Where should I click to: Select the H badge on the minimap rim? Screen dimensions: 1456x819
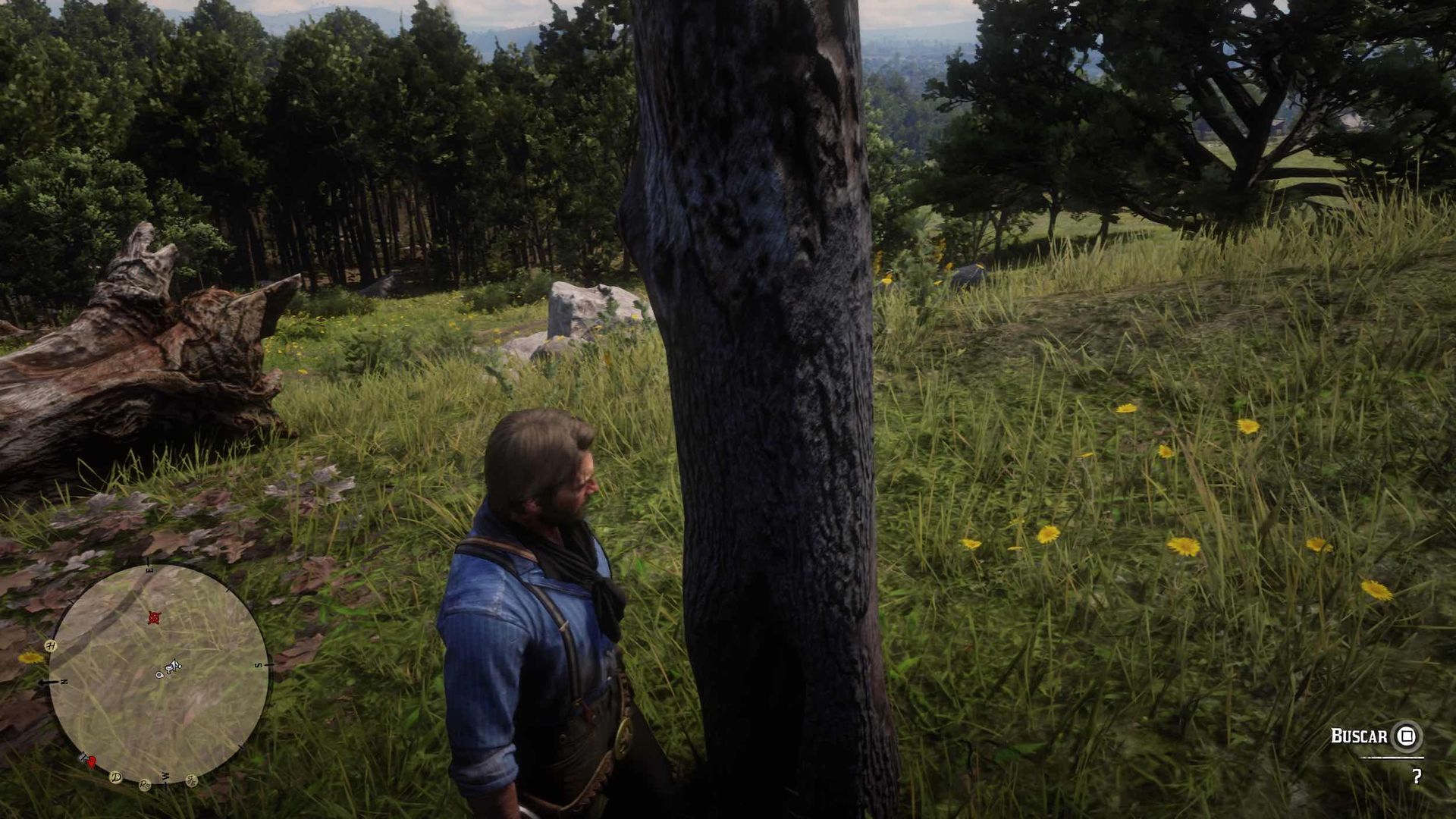pyautogui.click(x=50, y=646)
